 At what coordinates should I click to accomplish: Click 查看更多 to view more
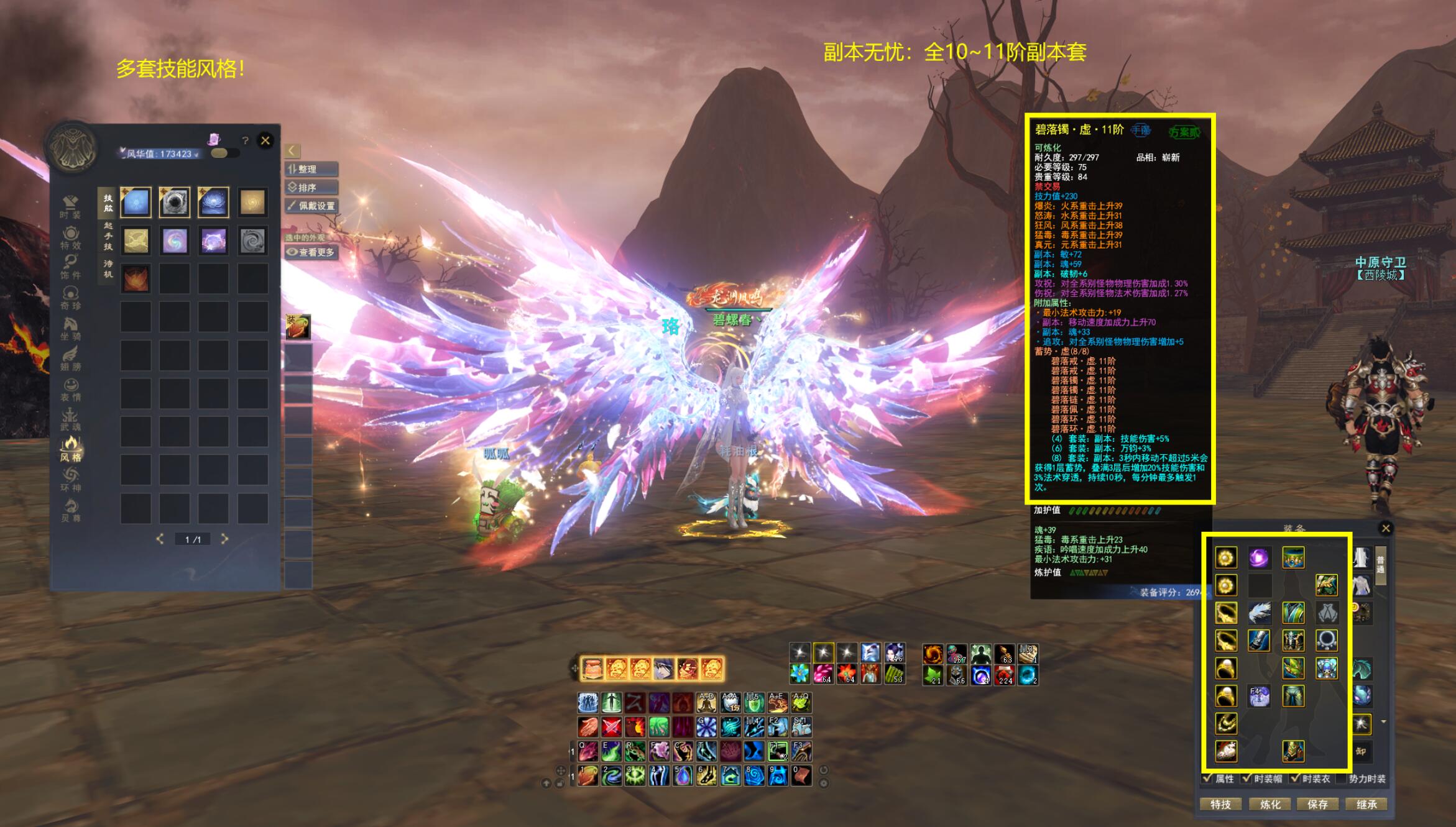coord(312,252)
